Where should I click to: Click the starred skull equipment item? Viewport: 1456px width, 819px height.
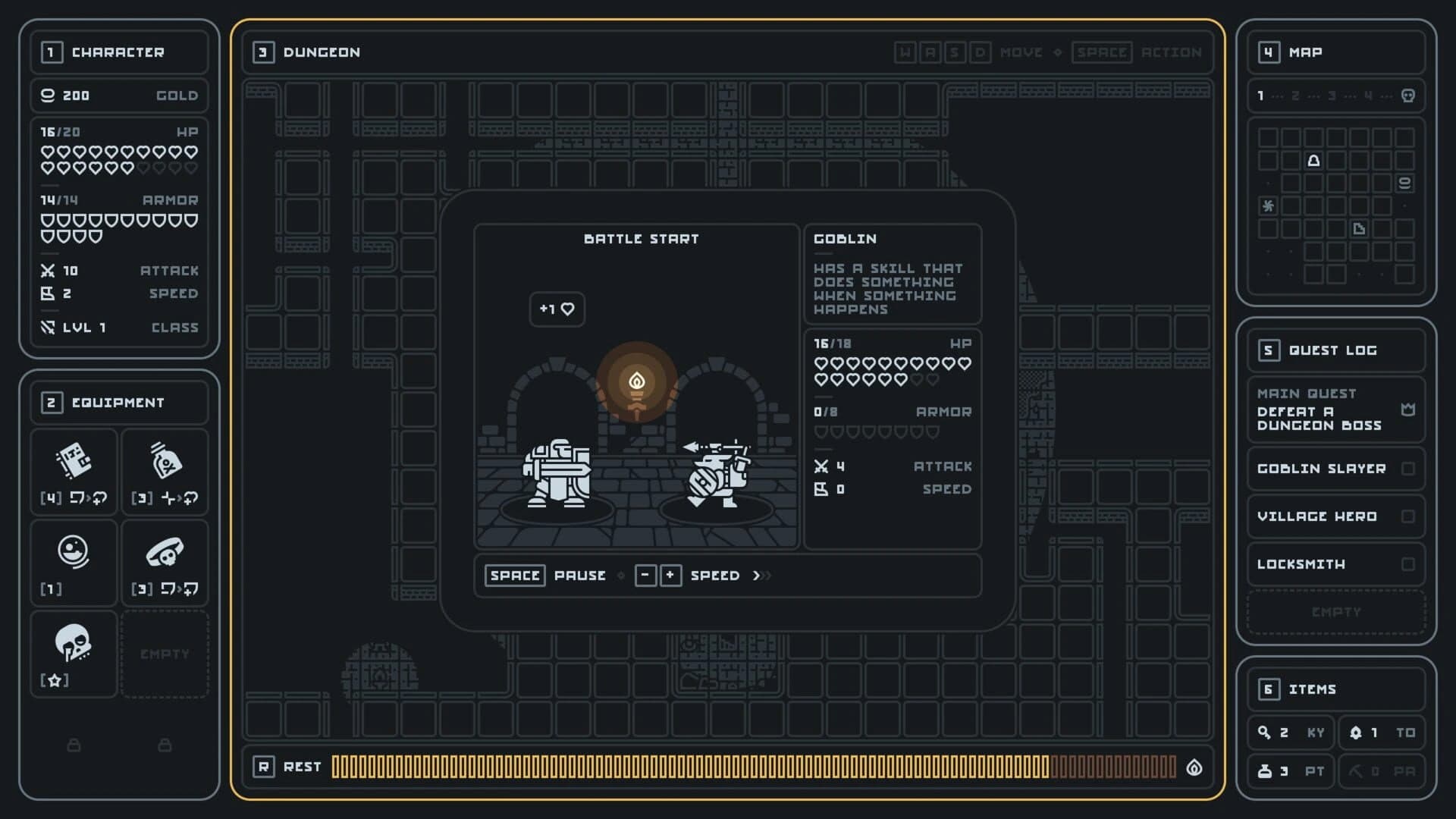(74, 654)
